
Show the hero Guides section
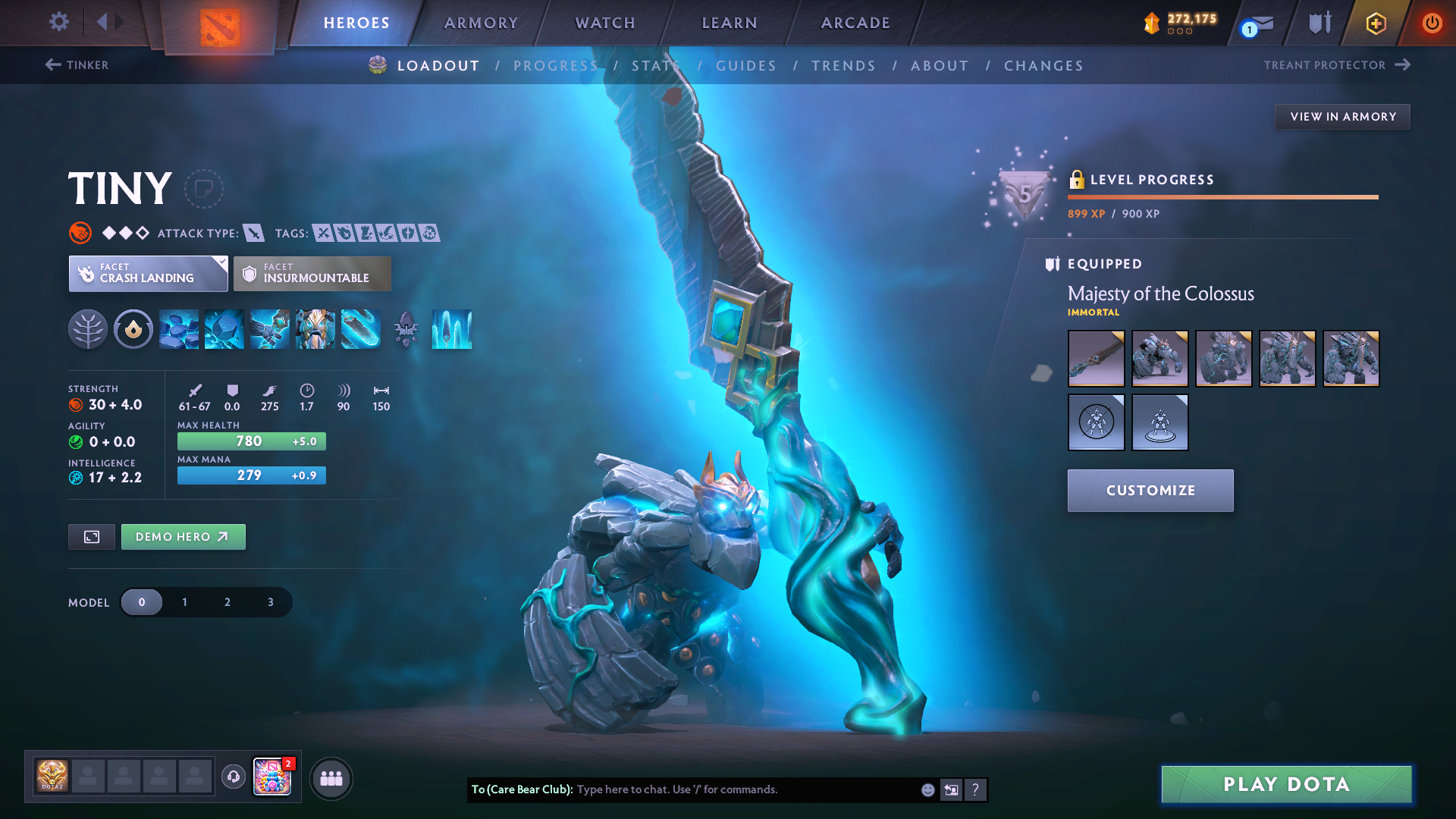tap(746, 66)
